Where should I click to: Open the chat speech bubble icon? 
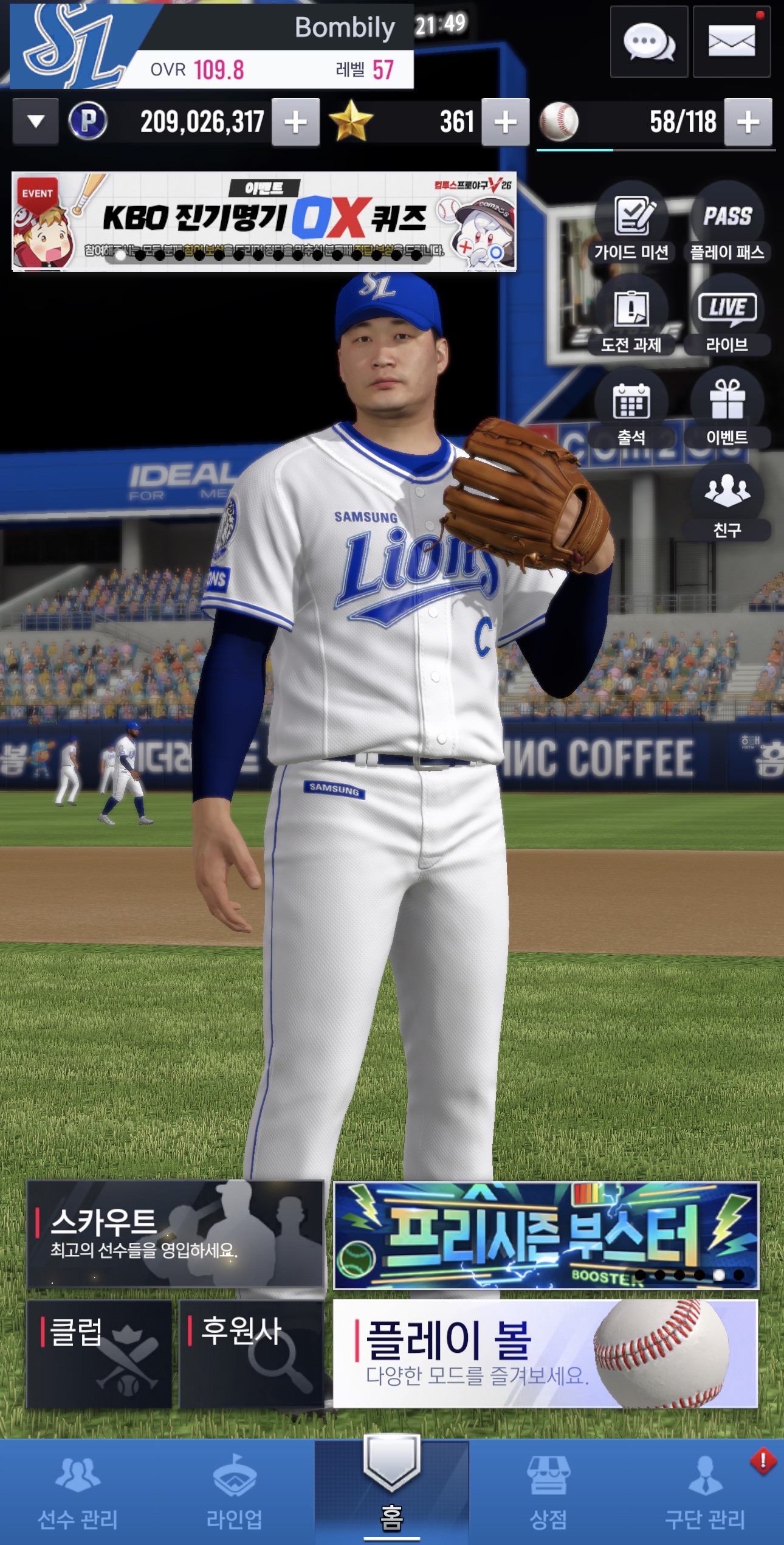[x=648, y=42]
